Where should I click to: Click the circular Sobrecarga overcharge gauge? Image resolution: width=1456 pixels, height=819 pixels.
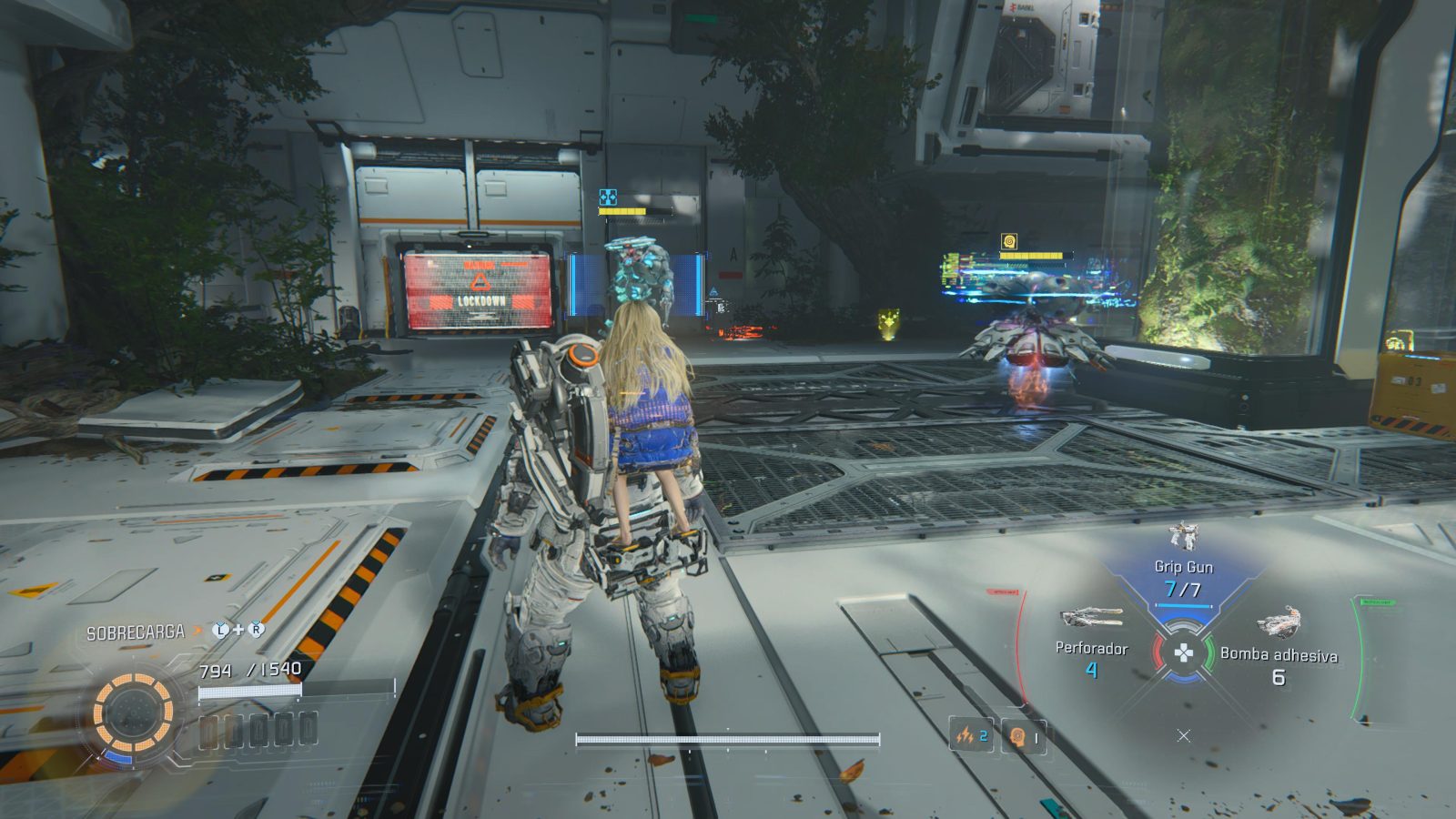[x=133, y=712]
